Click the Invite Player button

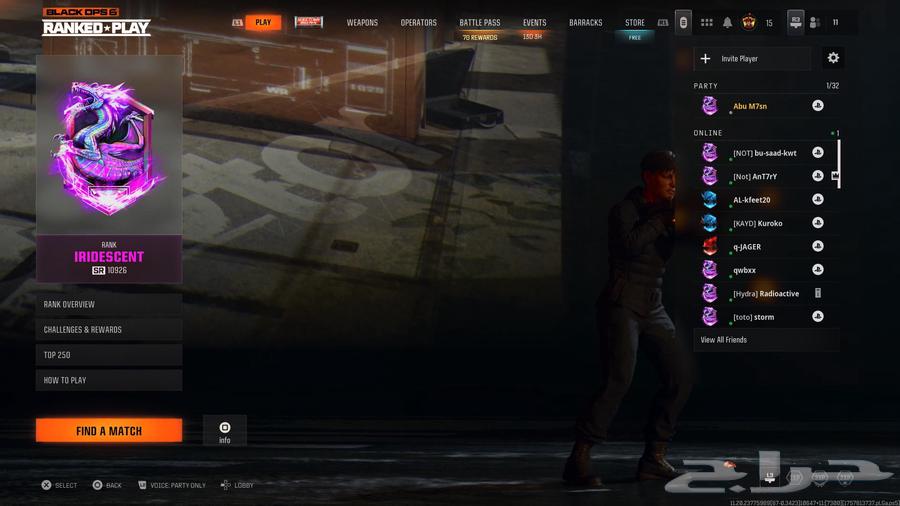tap(752, 59)
